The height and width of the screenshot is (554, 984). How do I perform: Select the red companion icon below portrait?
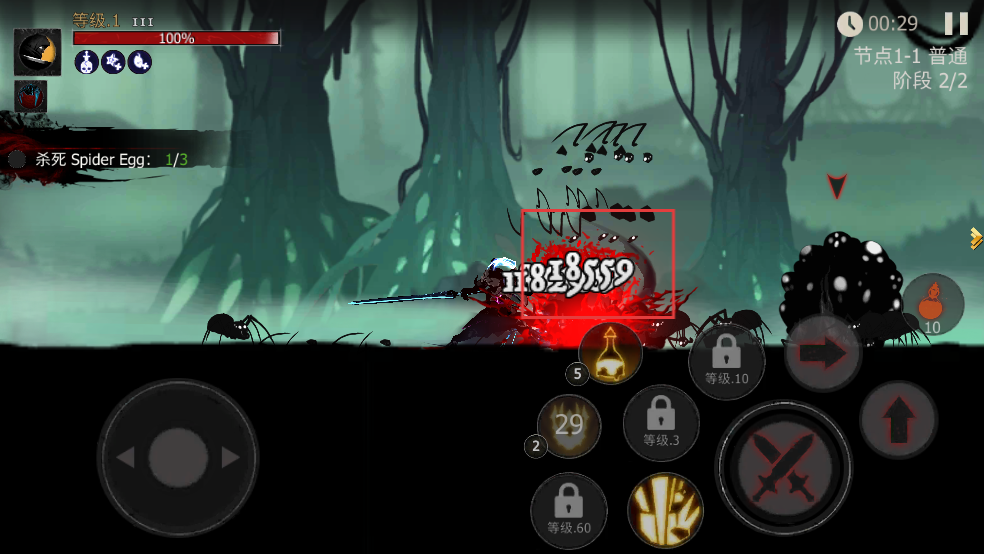tap(31, 98)
